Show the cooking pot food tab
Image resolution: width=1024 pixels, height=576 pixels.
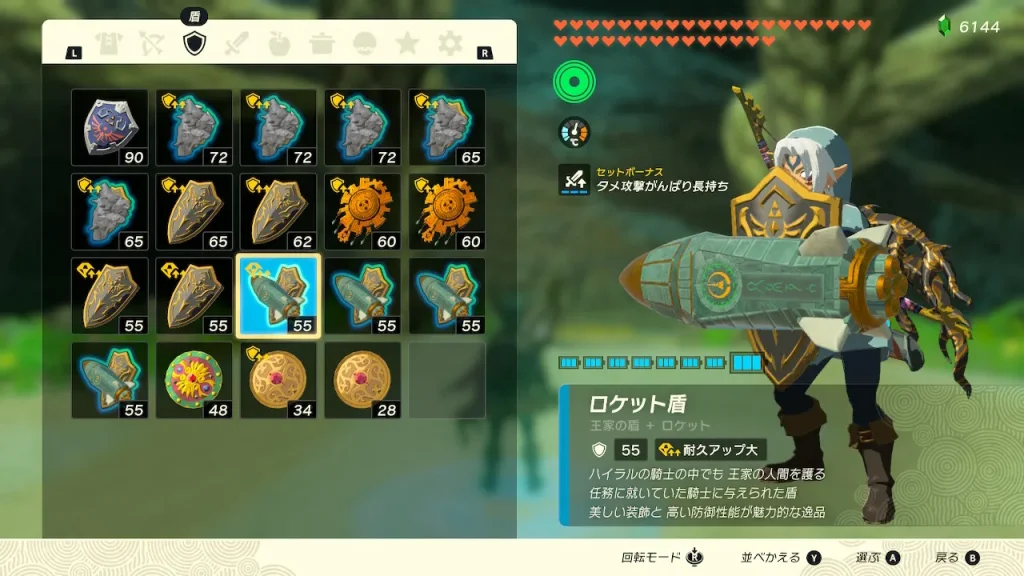323,44
